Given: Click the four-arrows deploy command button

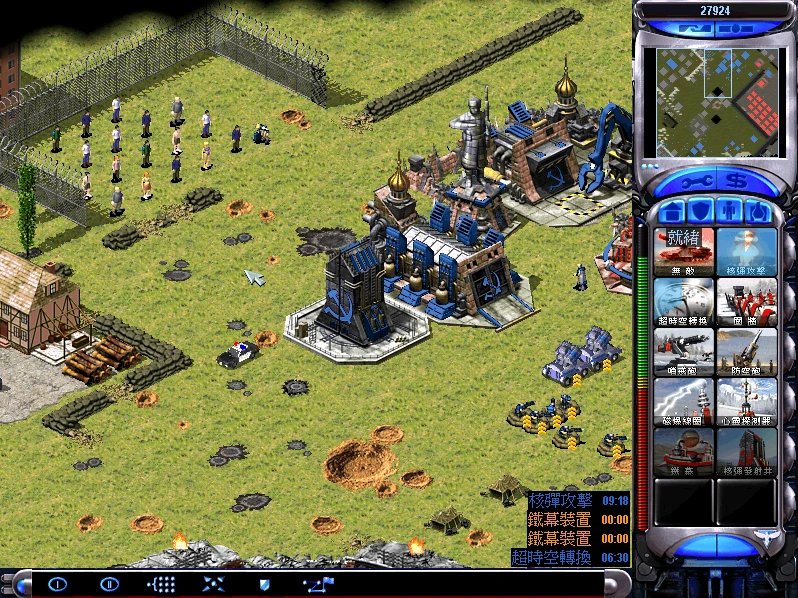Looking at the screenshot, I should pos(212,583).
